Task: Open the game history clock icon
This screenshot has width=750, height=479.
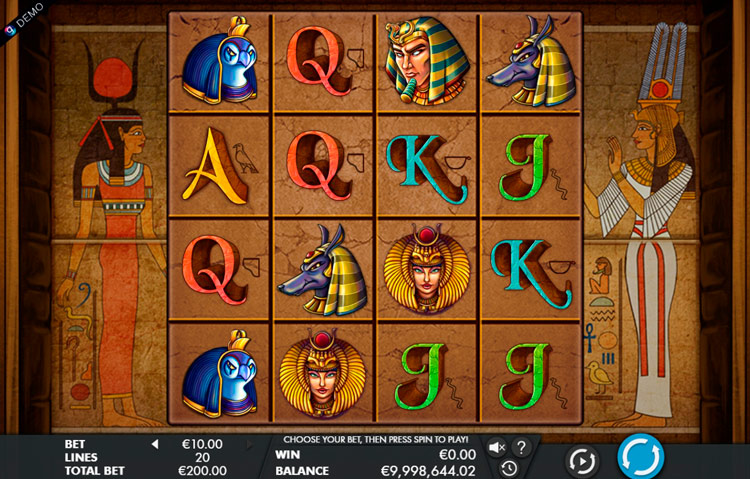Action: 509,467
